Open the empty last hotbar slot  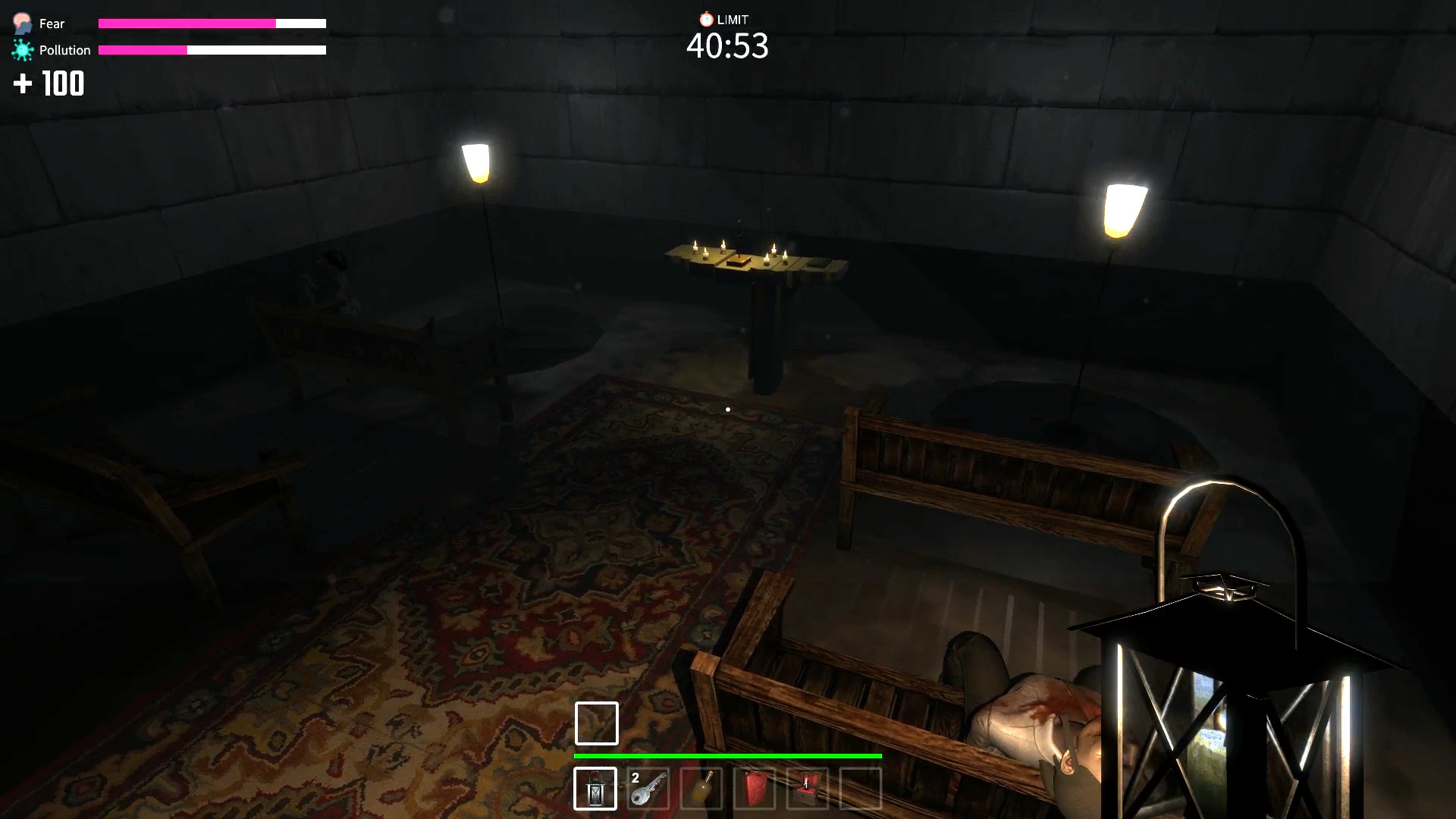click(861, 790)
